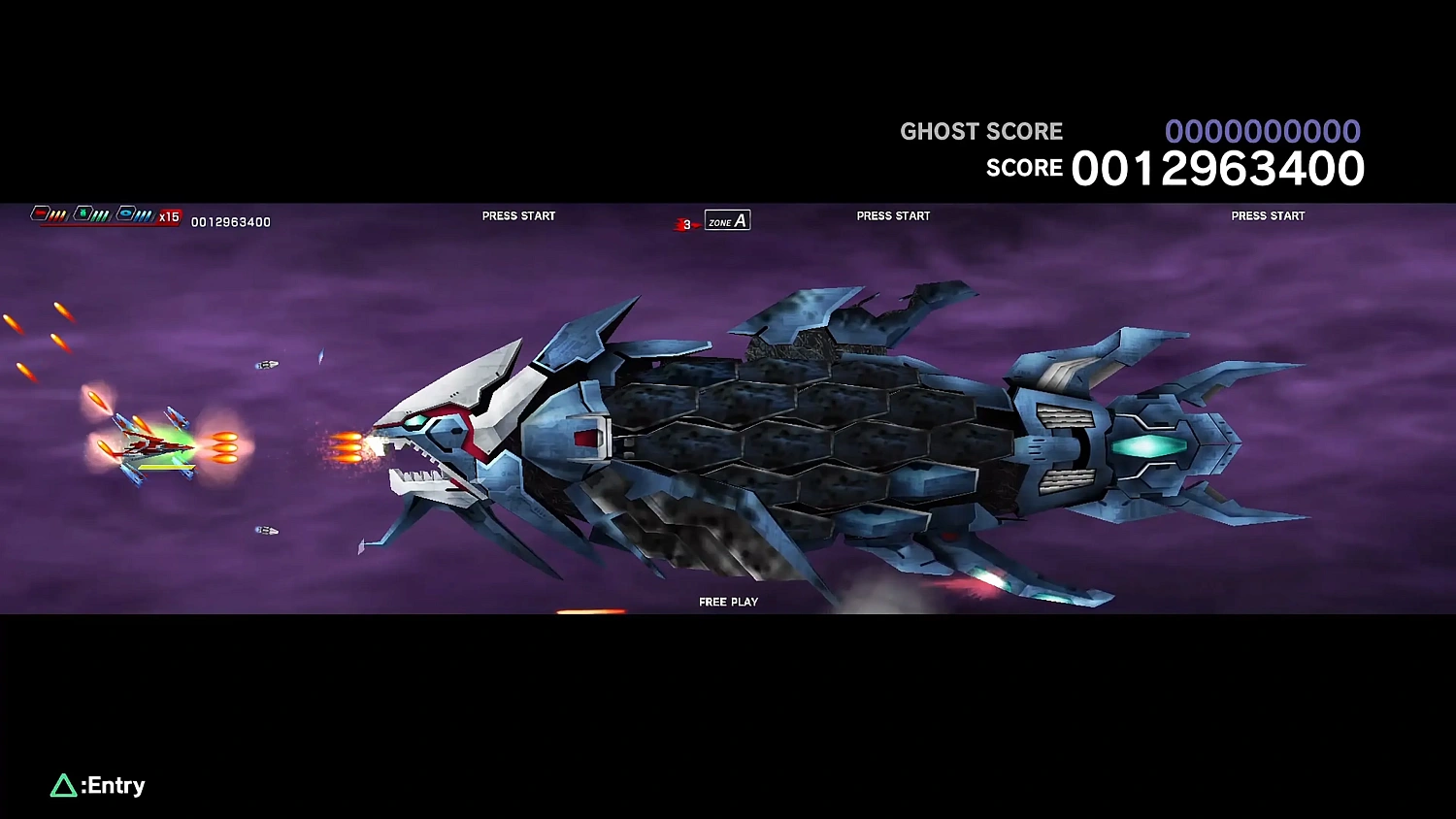Toggle the red shot gauge bars
The height and width of the screenshot is (819, 1456).
[x=56, y=214]
